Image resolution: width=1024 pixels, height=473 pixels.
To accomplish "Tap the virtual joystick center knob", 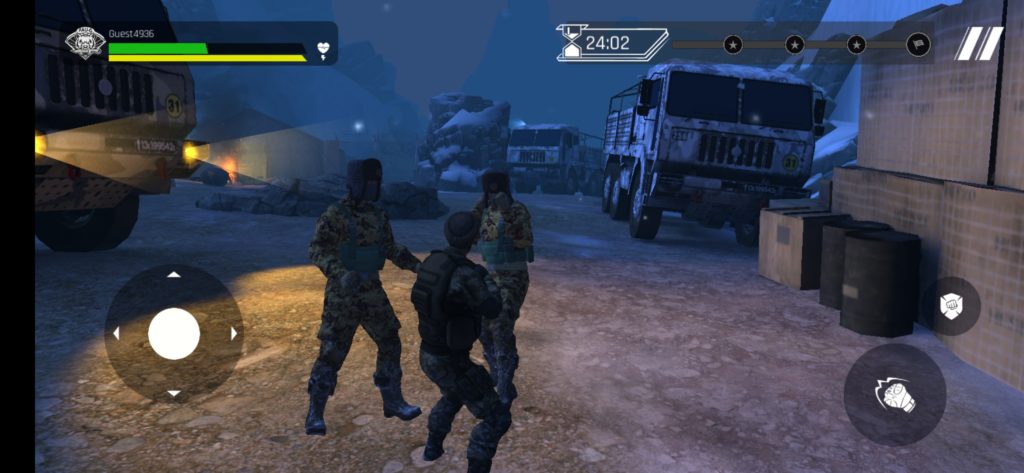I will (x=174, y=333).
